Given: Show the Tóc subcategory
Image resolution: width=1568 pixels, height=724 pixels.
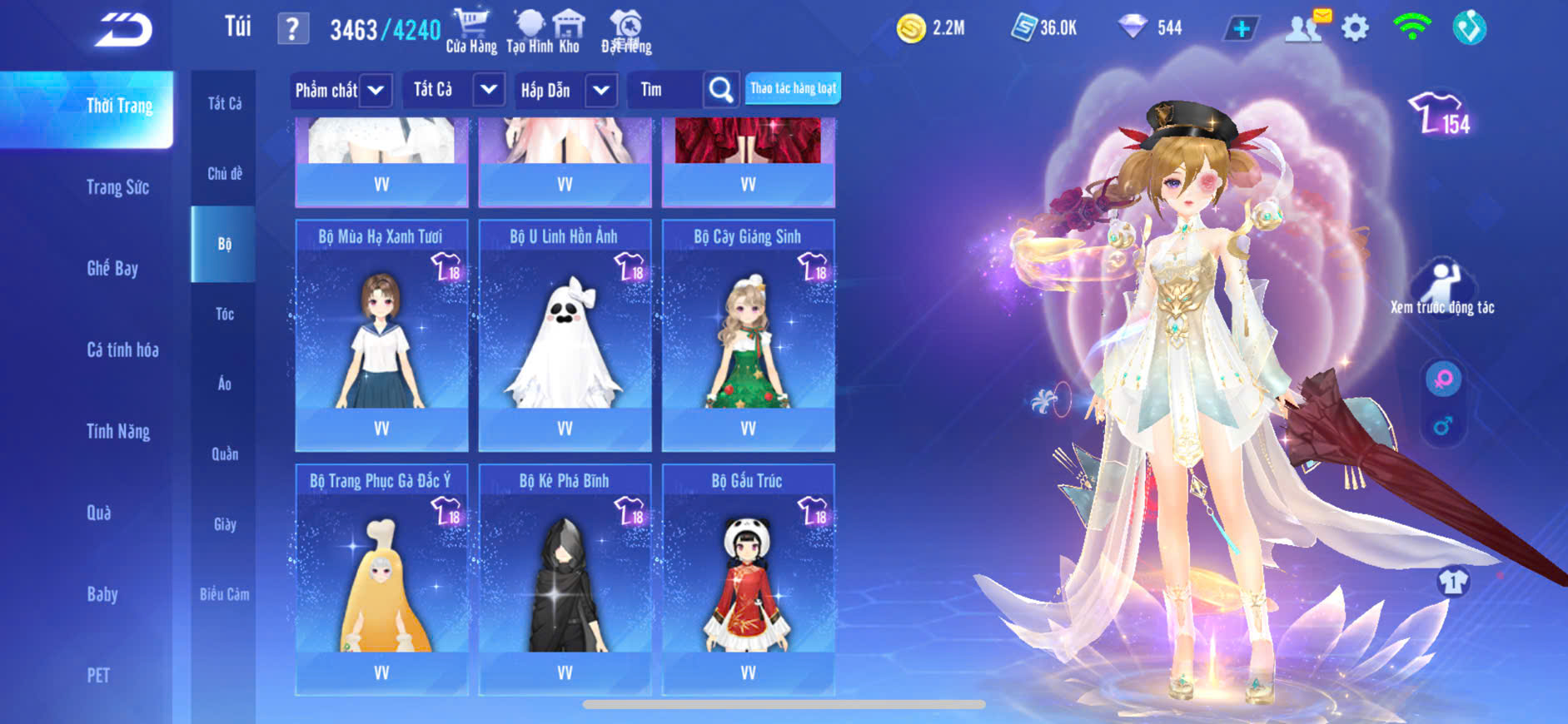Looking at the screenshot, I should pyautogui.click(x=224, y=314).
